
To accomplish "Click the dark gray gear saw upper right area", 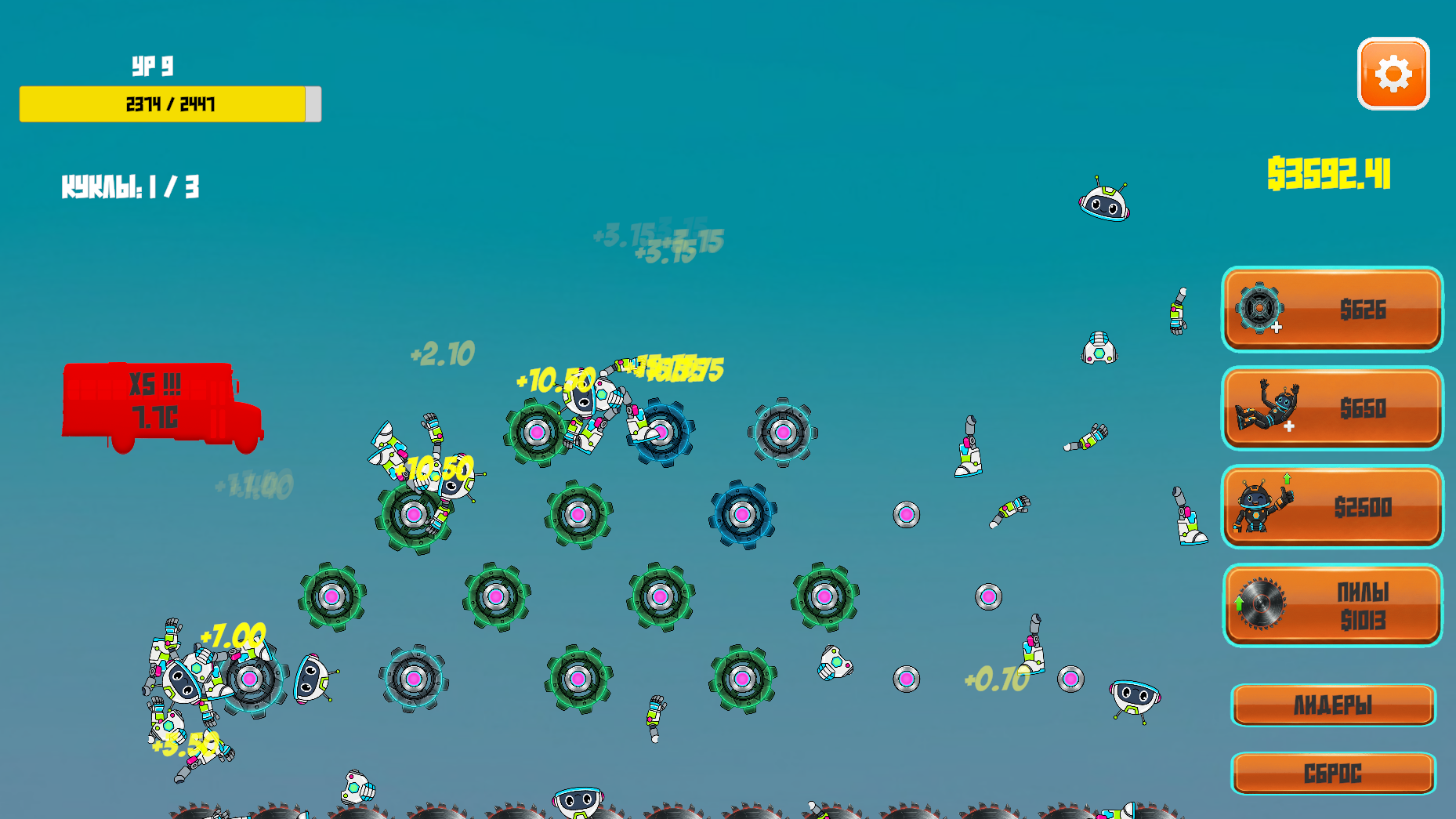I will pos(782,433).
